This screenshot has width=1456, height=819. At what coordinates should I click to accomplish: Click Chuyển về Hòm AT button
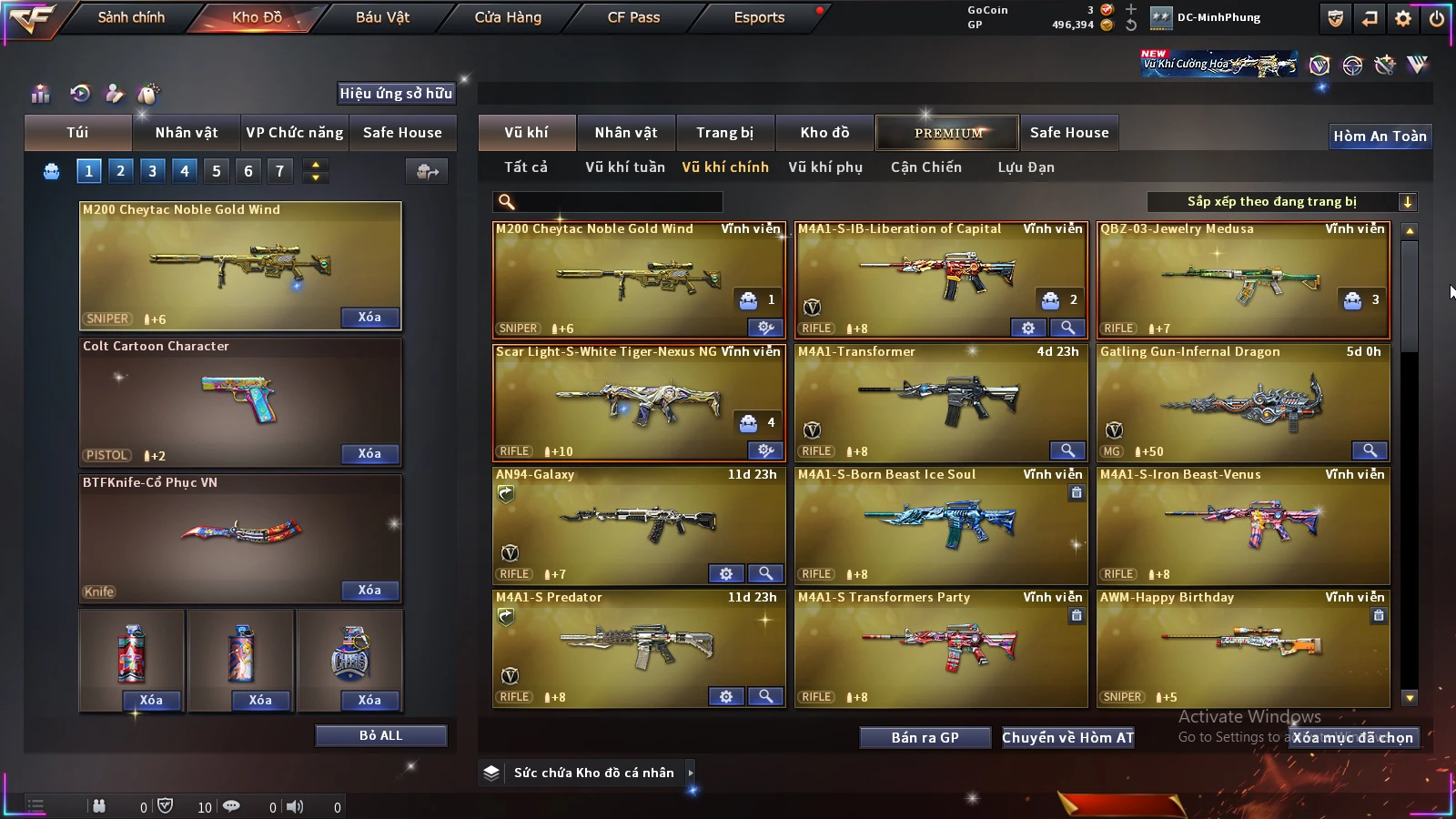coord(1068,737)
